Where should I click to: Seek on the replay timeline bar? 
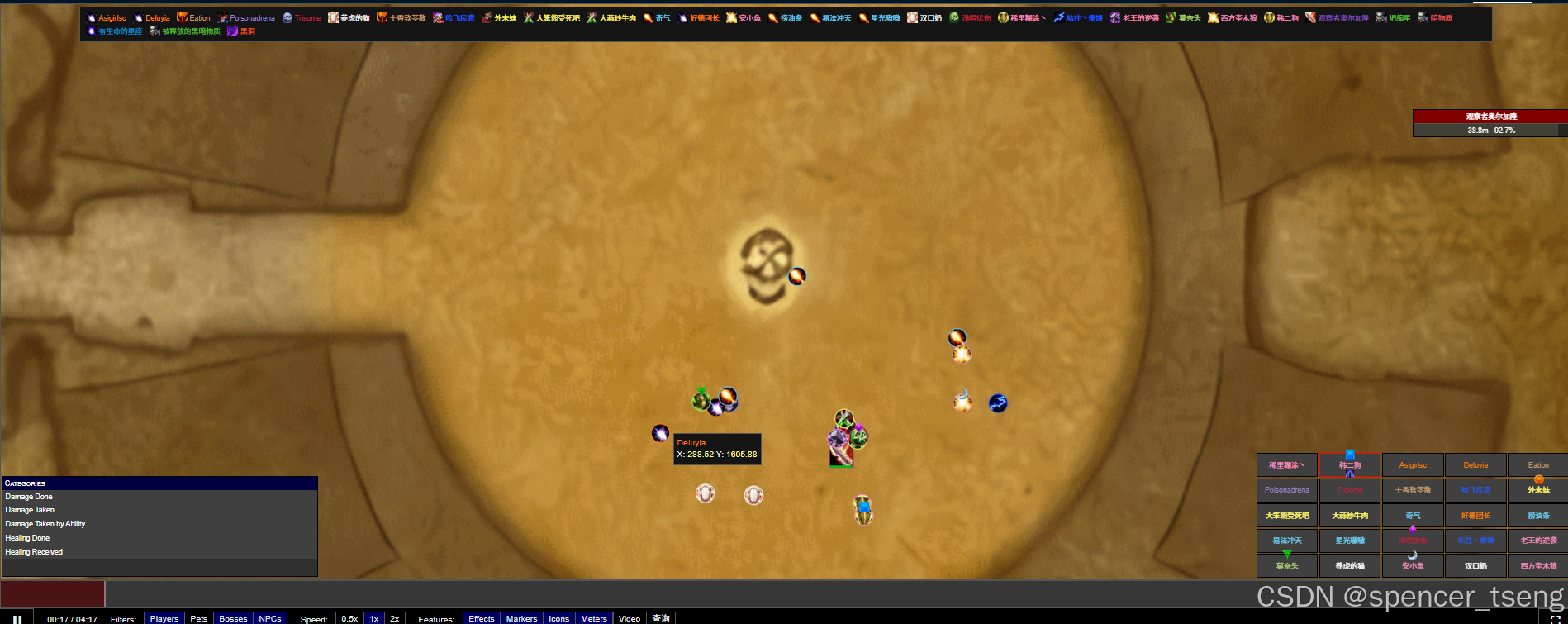click(744, 594)
